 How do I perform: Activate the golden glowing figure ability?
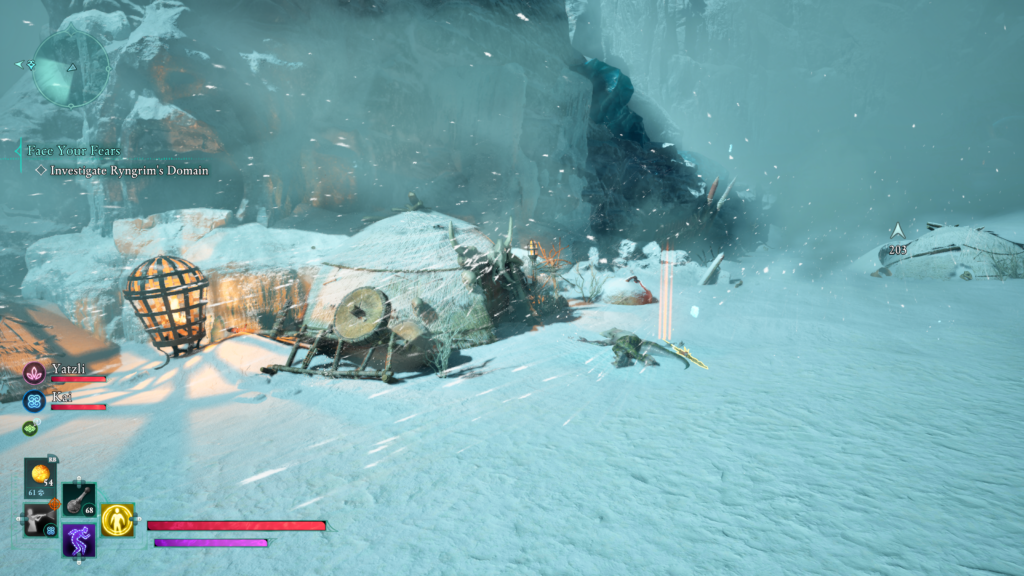pos(117,519)
